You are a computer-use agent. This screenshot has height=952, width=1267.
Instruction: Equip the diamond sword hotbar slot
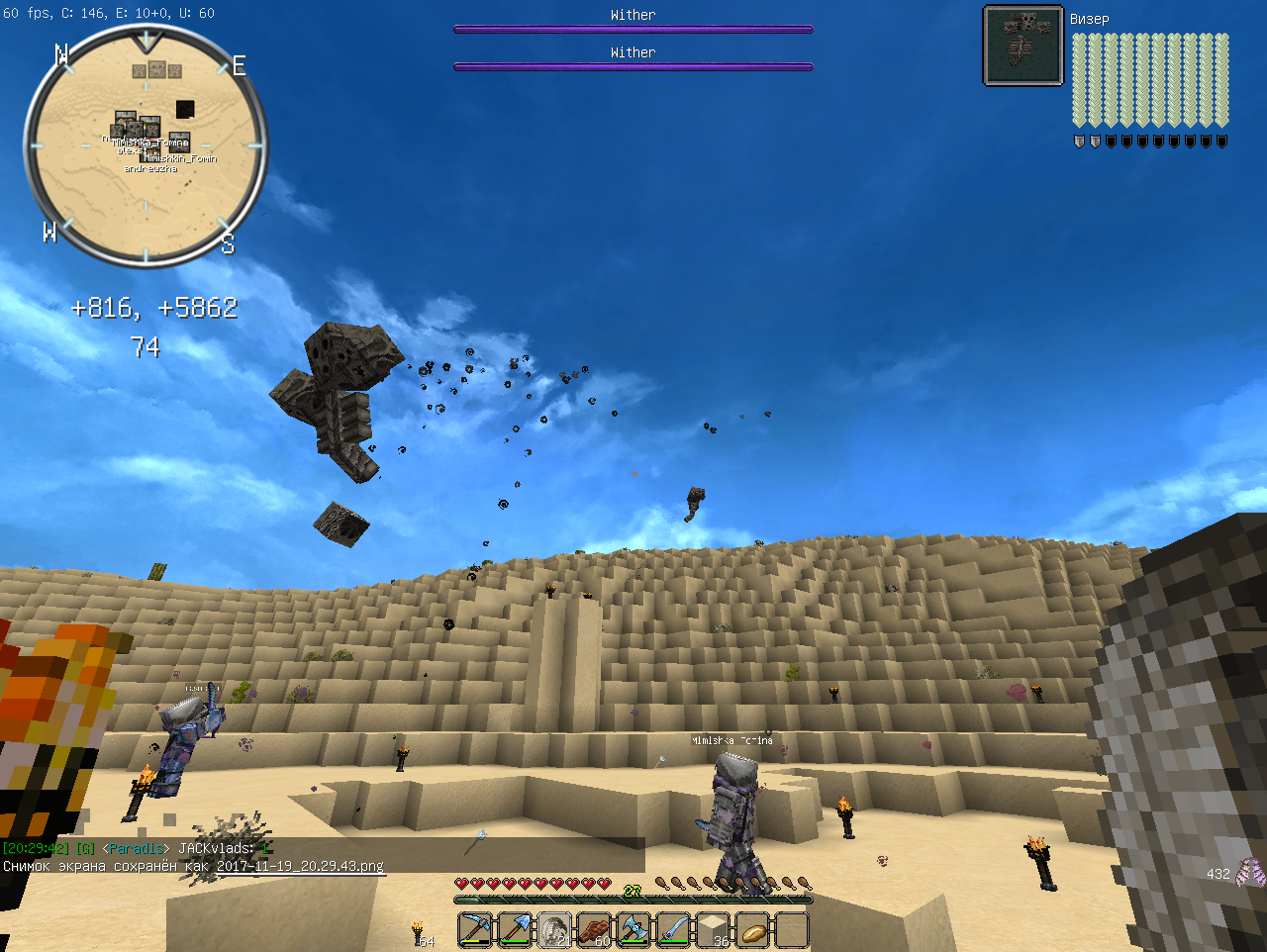(673, 930)
